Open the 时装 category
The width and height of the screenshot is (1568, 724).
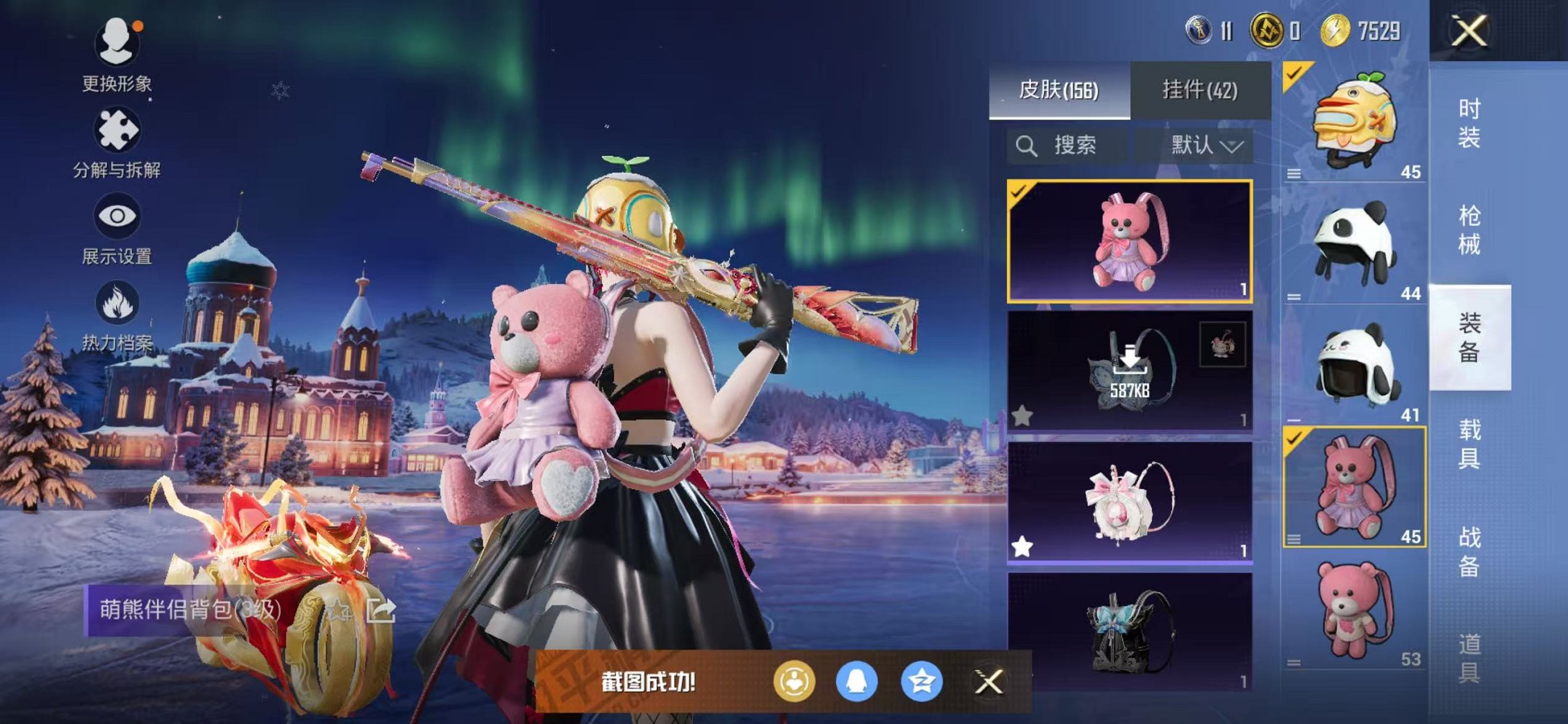coord(1469,123)
